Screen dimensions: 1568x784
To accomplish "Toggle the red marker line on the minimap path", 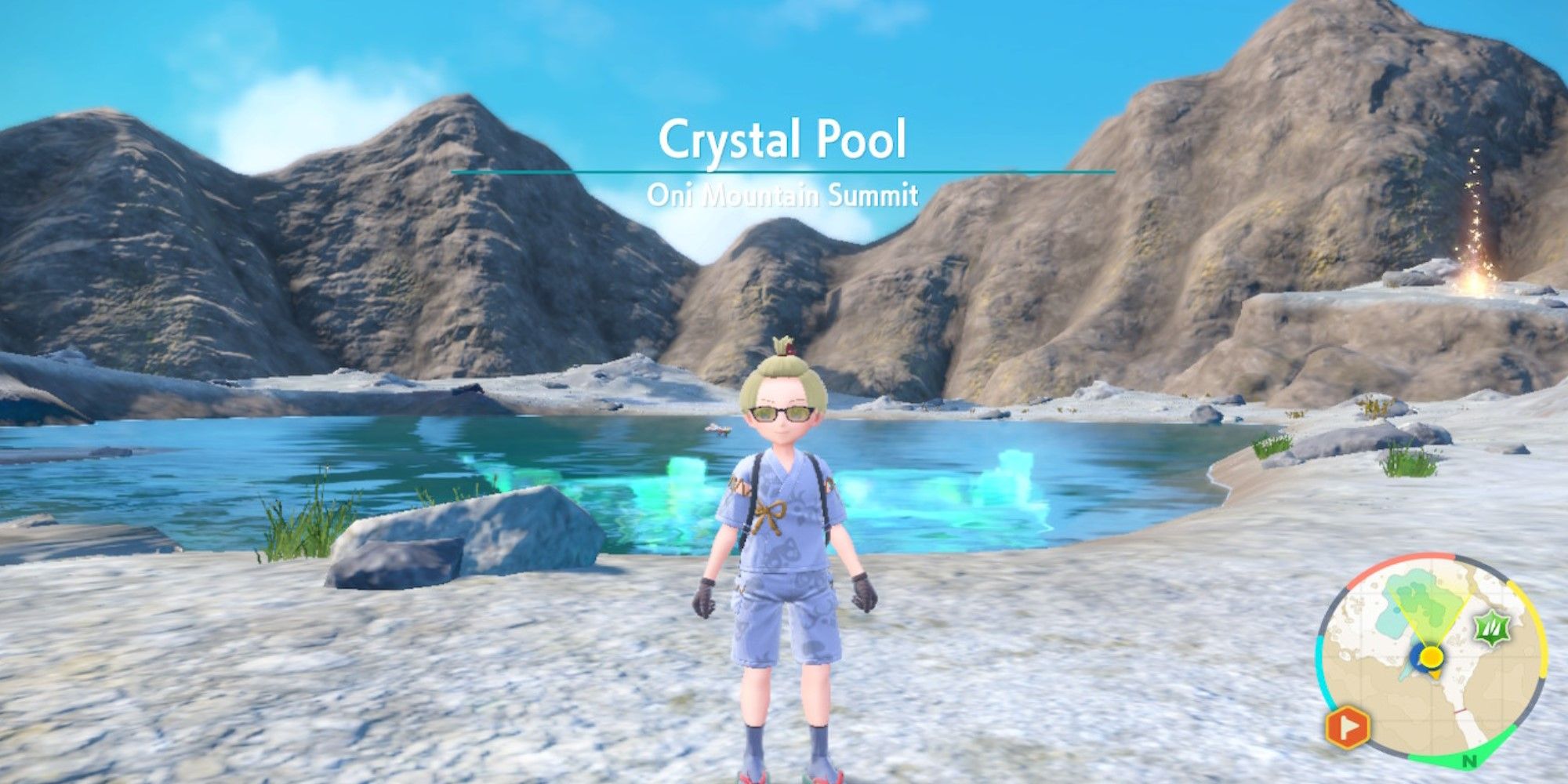I will pyautogui.click(x=1461, y=710).
